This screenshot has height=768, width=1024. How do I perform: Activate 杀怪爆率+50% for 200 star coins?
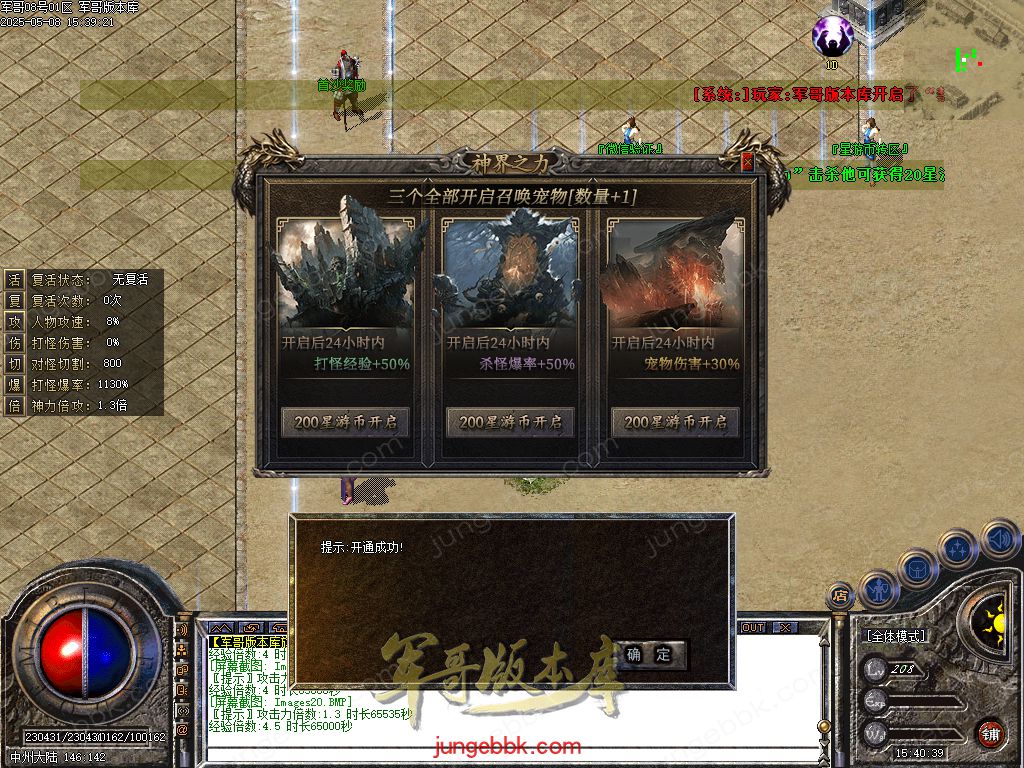coord(511,422)
